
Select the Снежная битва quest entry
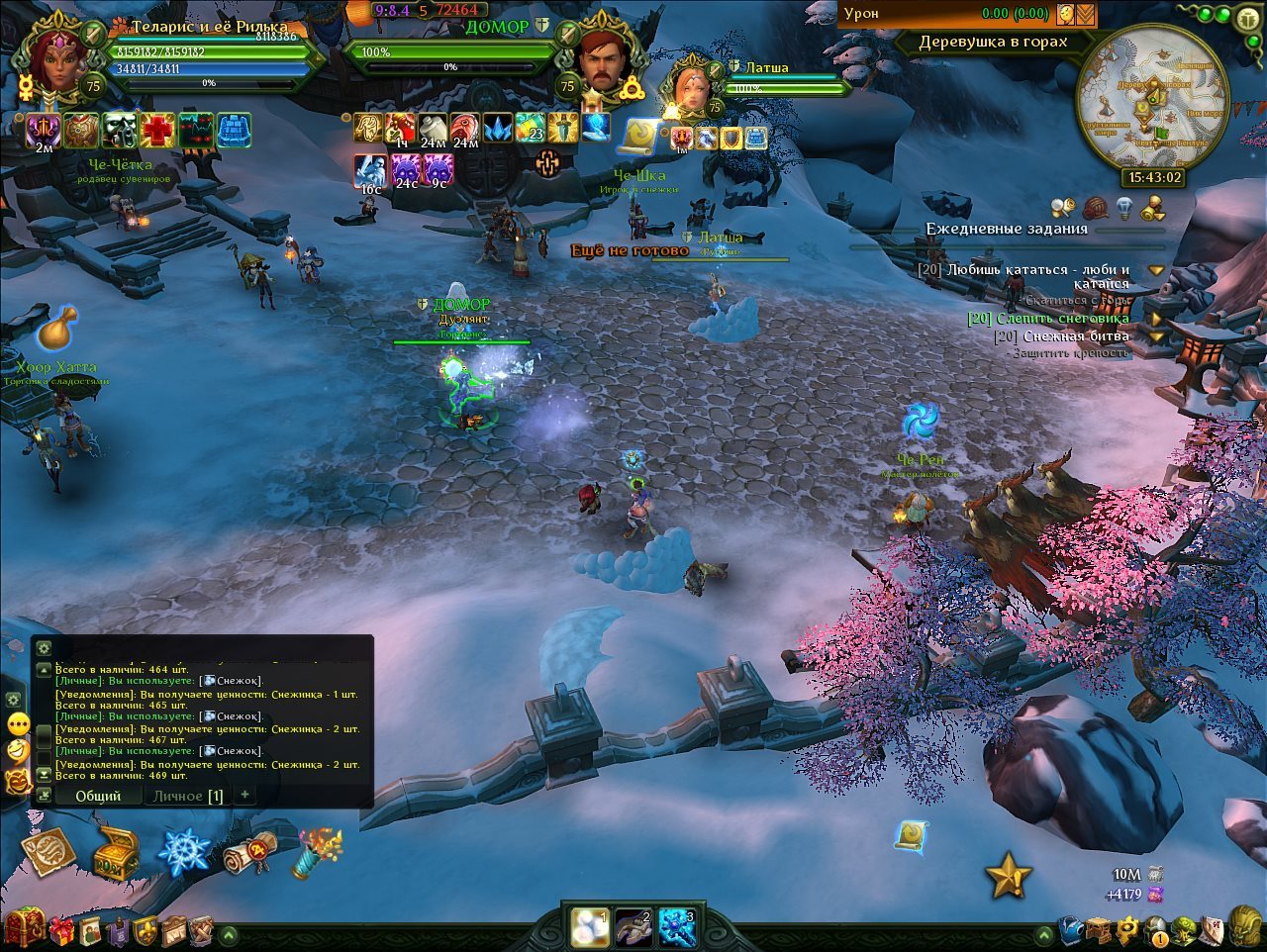pyautogui.click(x=1075, y=336)
